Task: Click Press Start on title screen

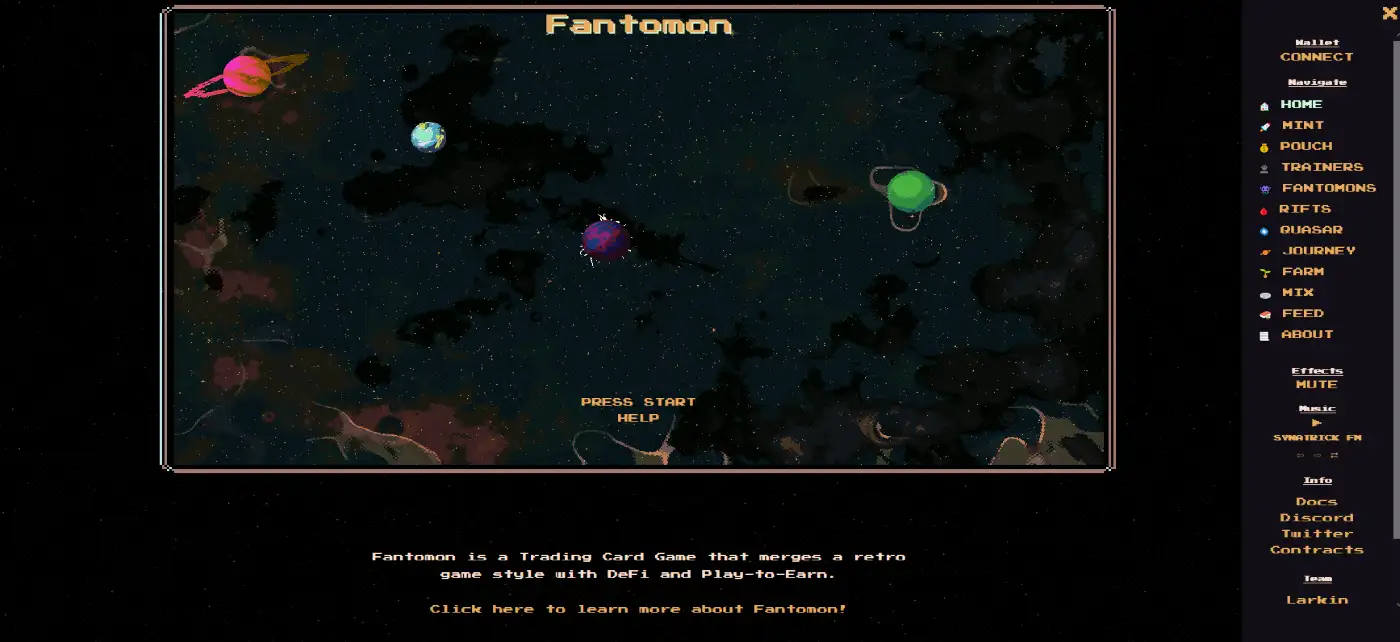Action: [x=638, y=402]
